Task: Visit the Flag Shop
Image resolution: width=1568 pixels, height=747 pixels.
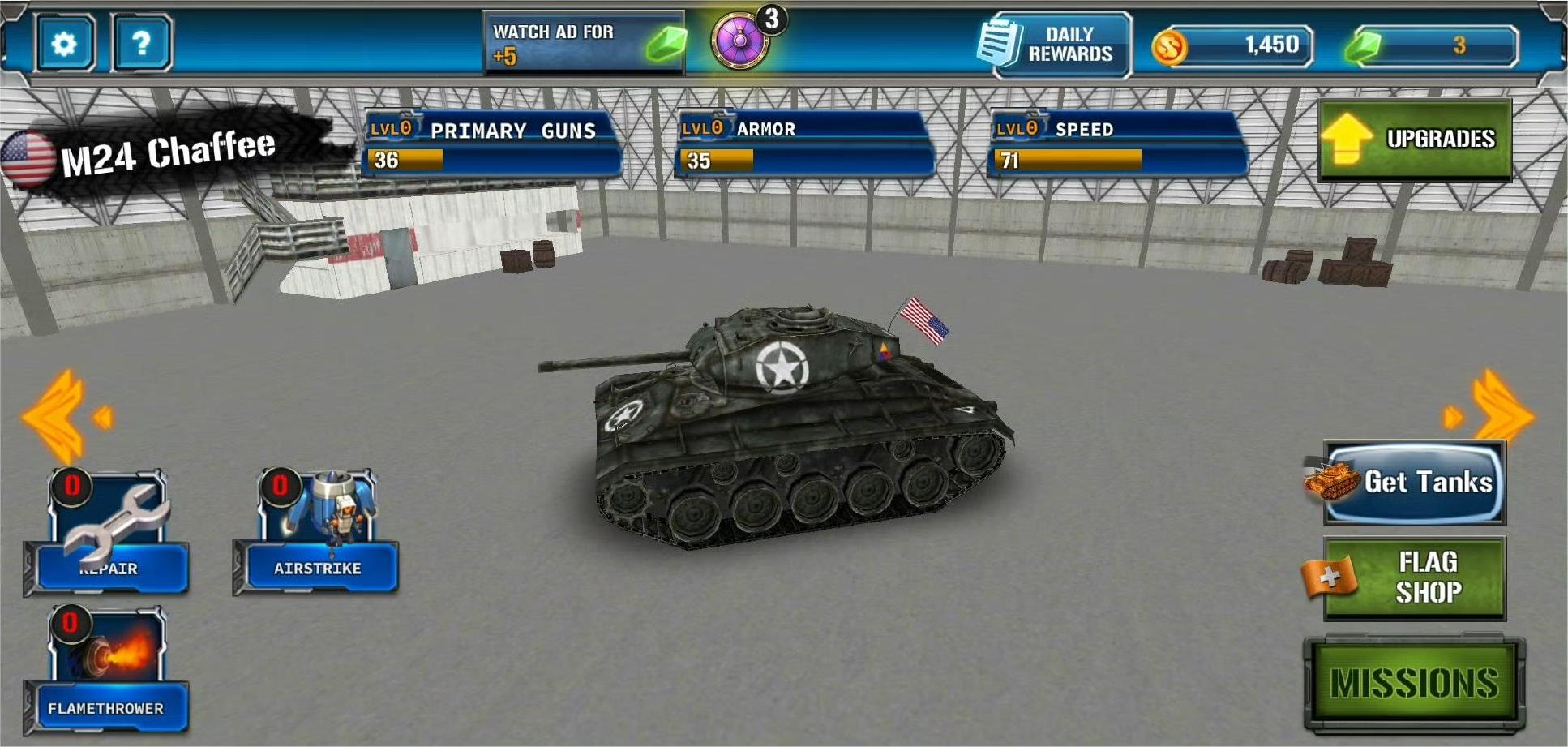Action: (1414, 578)
